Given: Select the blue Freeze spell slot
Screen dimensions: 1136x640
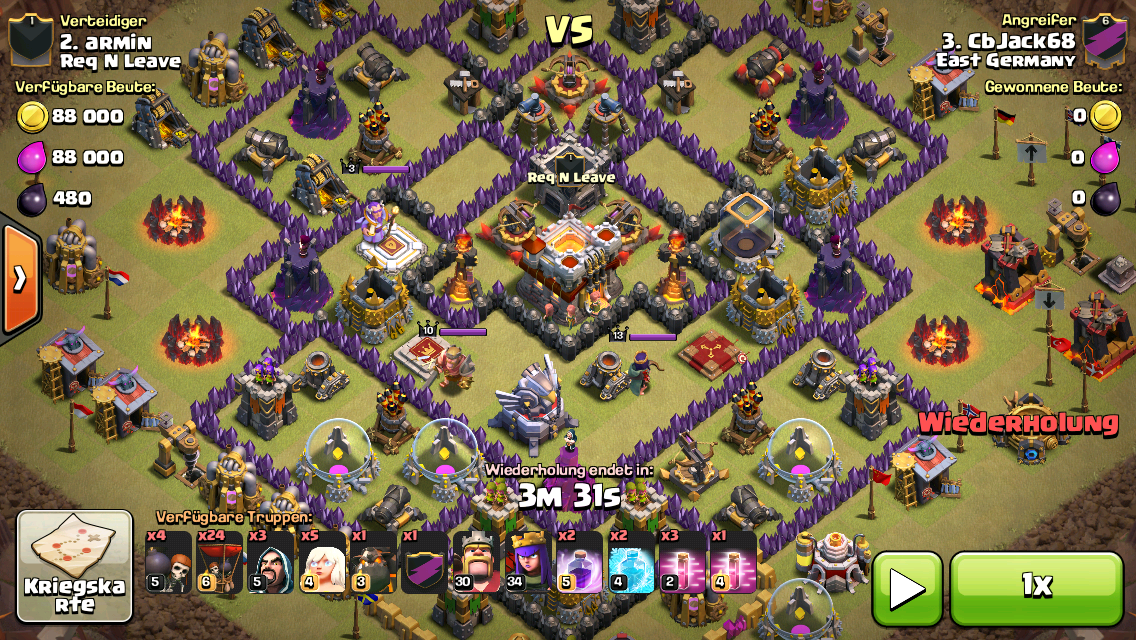Looking at the screenshot, I should pos(631,563).
